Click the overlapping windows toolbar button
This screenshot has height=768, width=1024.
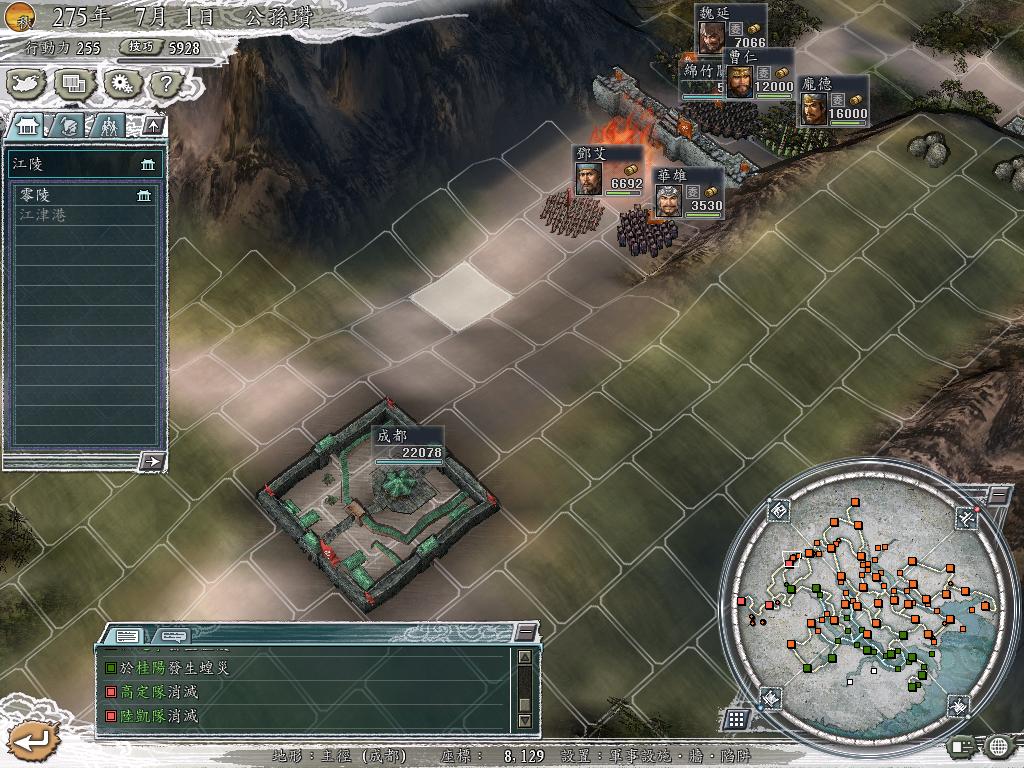(73, 84)
